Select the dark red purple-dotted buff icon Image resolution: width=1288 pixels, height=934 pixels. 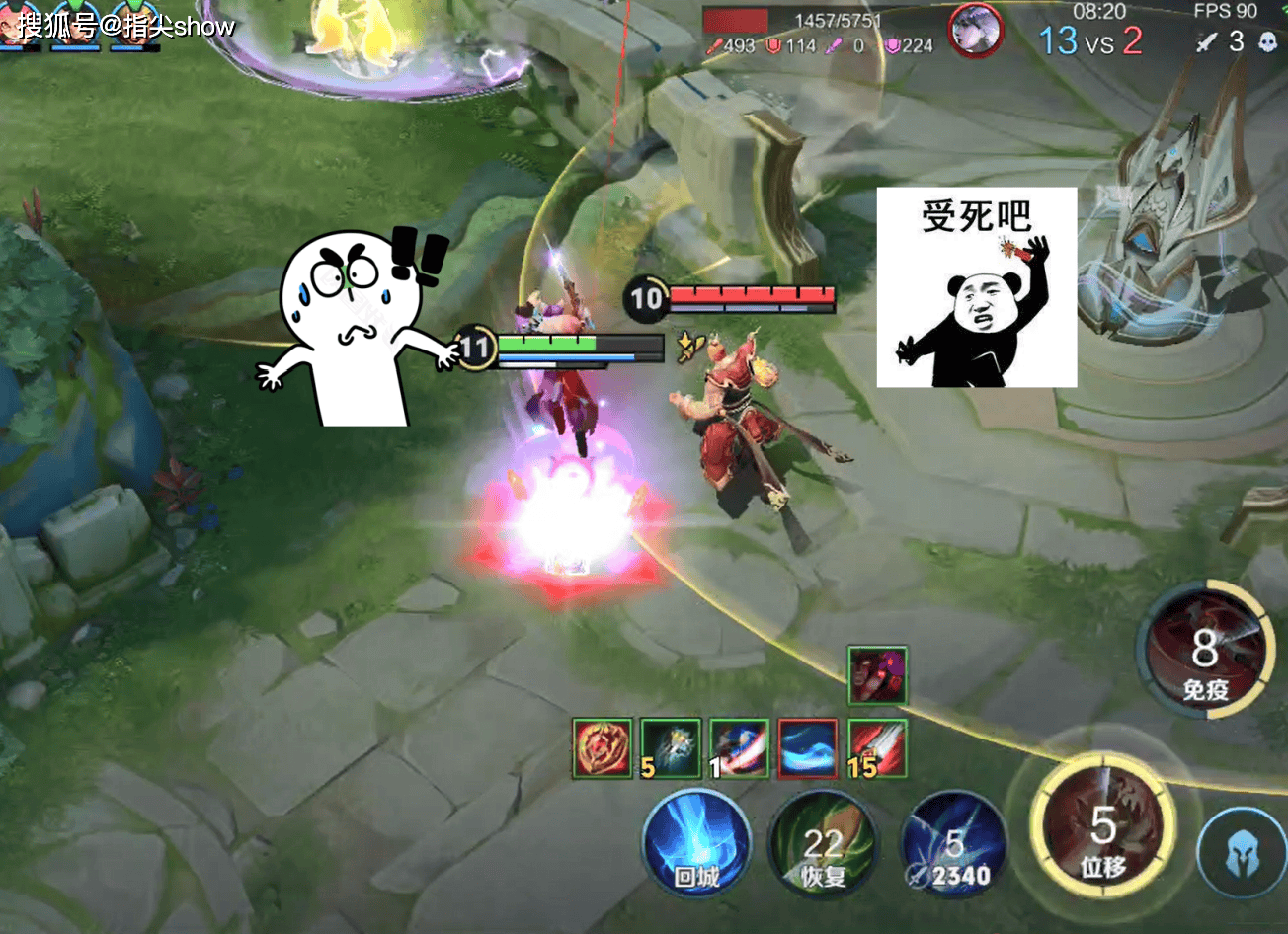point(877,675)
